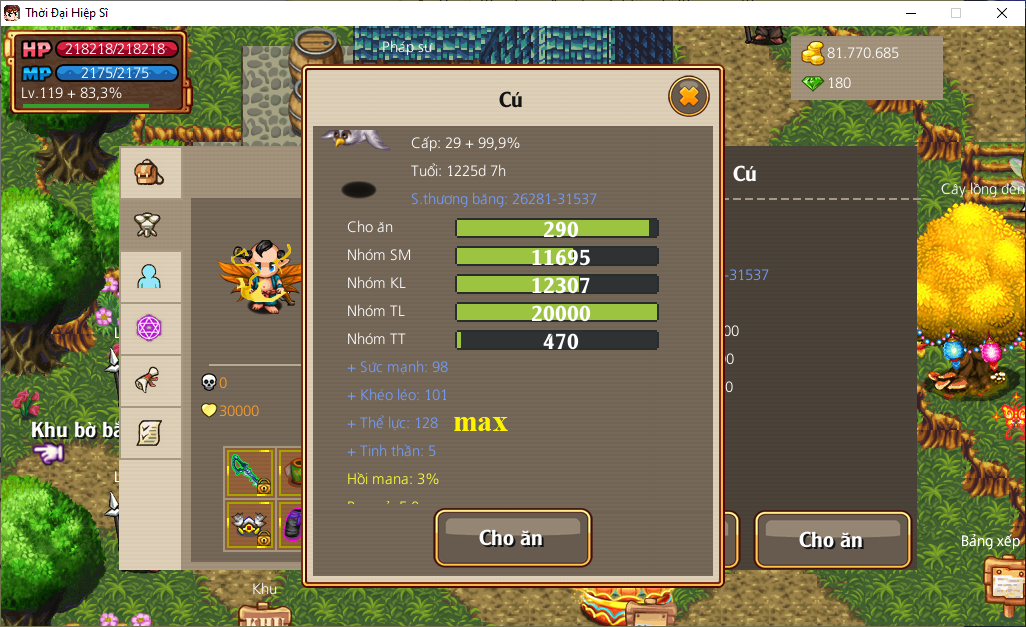Open the checklist paper tab
Image resolution: width=1026 pixels, height=627 pixels.
(150, 433)
